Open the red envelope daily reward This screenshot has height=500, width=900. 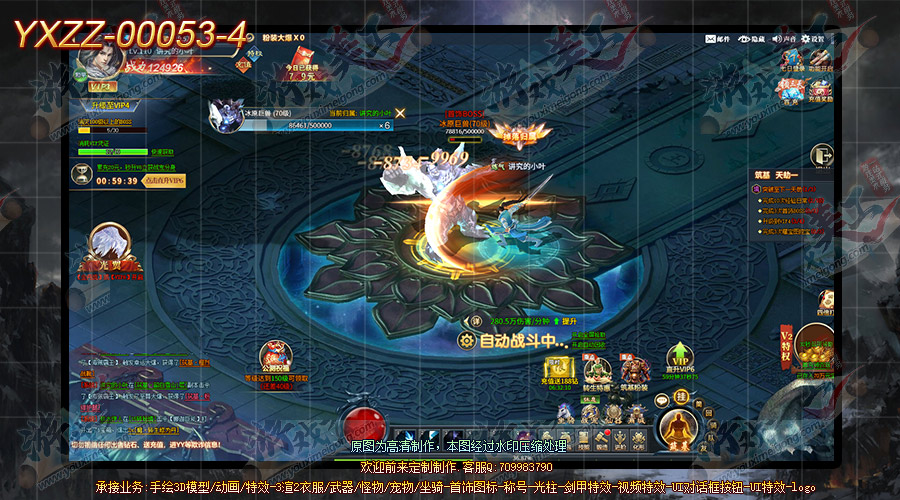(x=301, y=58)
